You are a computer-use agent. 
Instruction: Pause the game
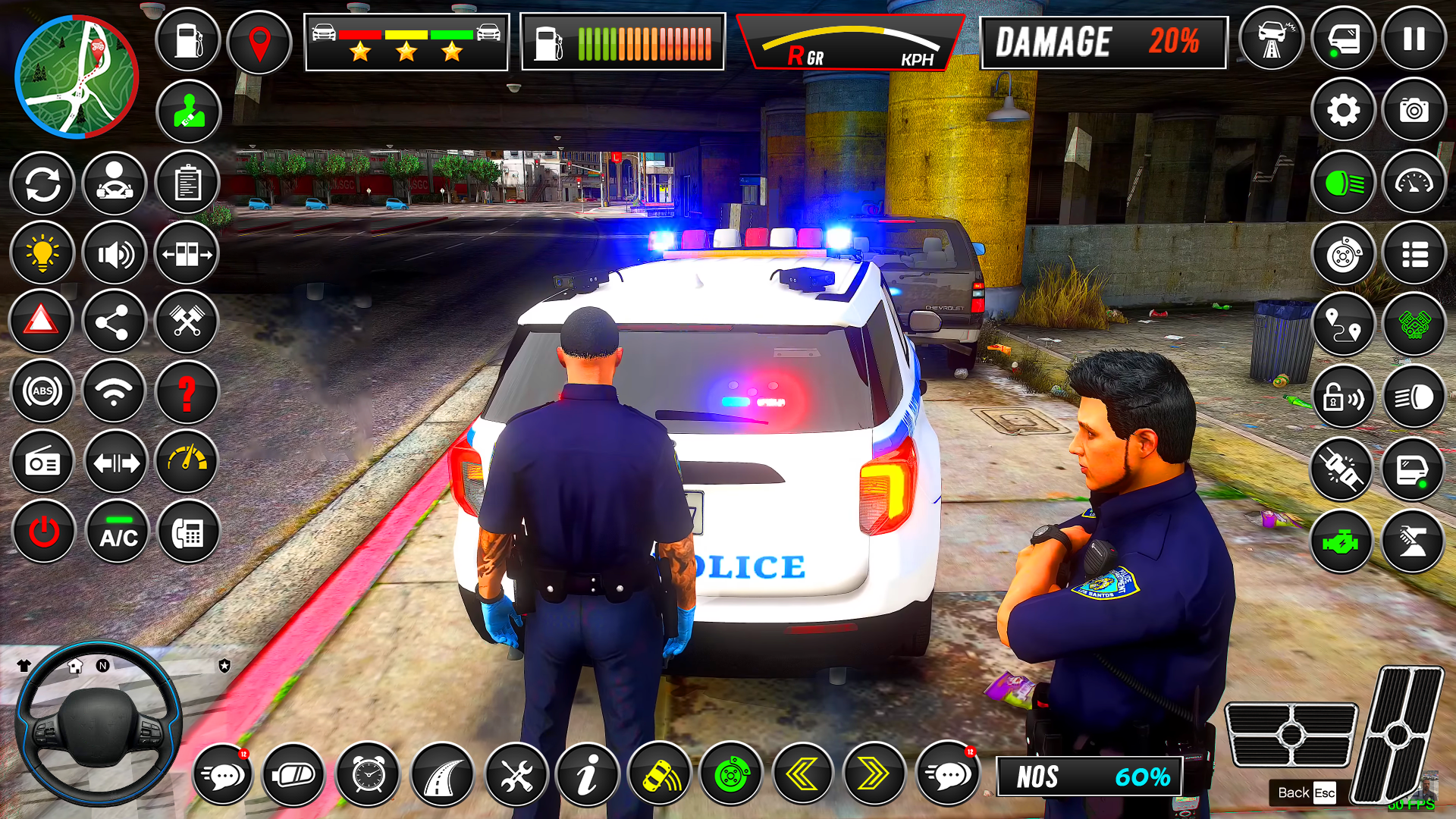click(1414, 39)
